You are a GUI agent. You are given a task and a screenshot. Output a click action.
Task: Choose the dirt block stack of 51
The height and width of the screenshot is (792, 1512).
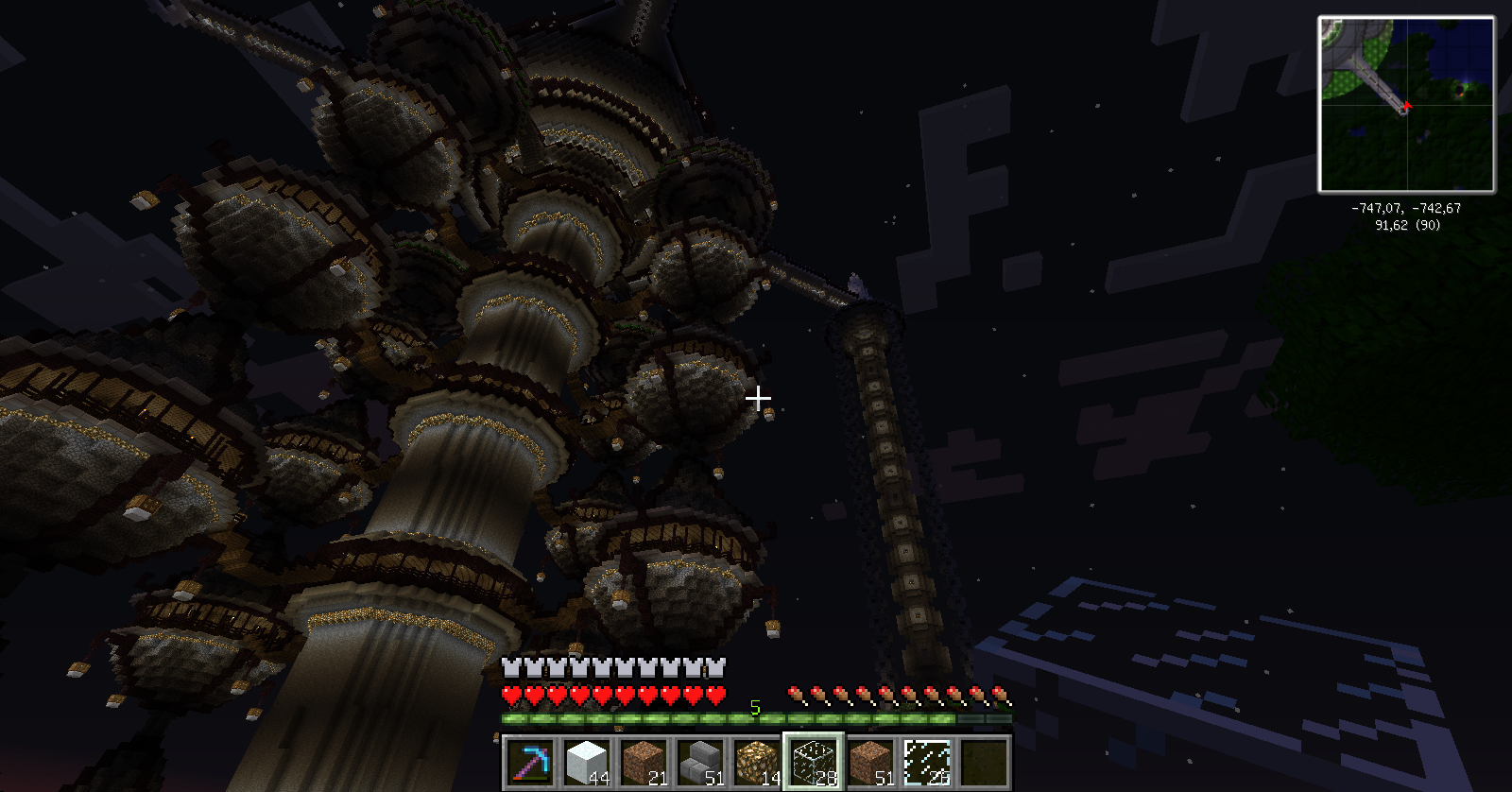click(869, 762)
